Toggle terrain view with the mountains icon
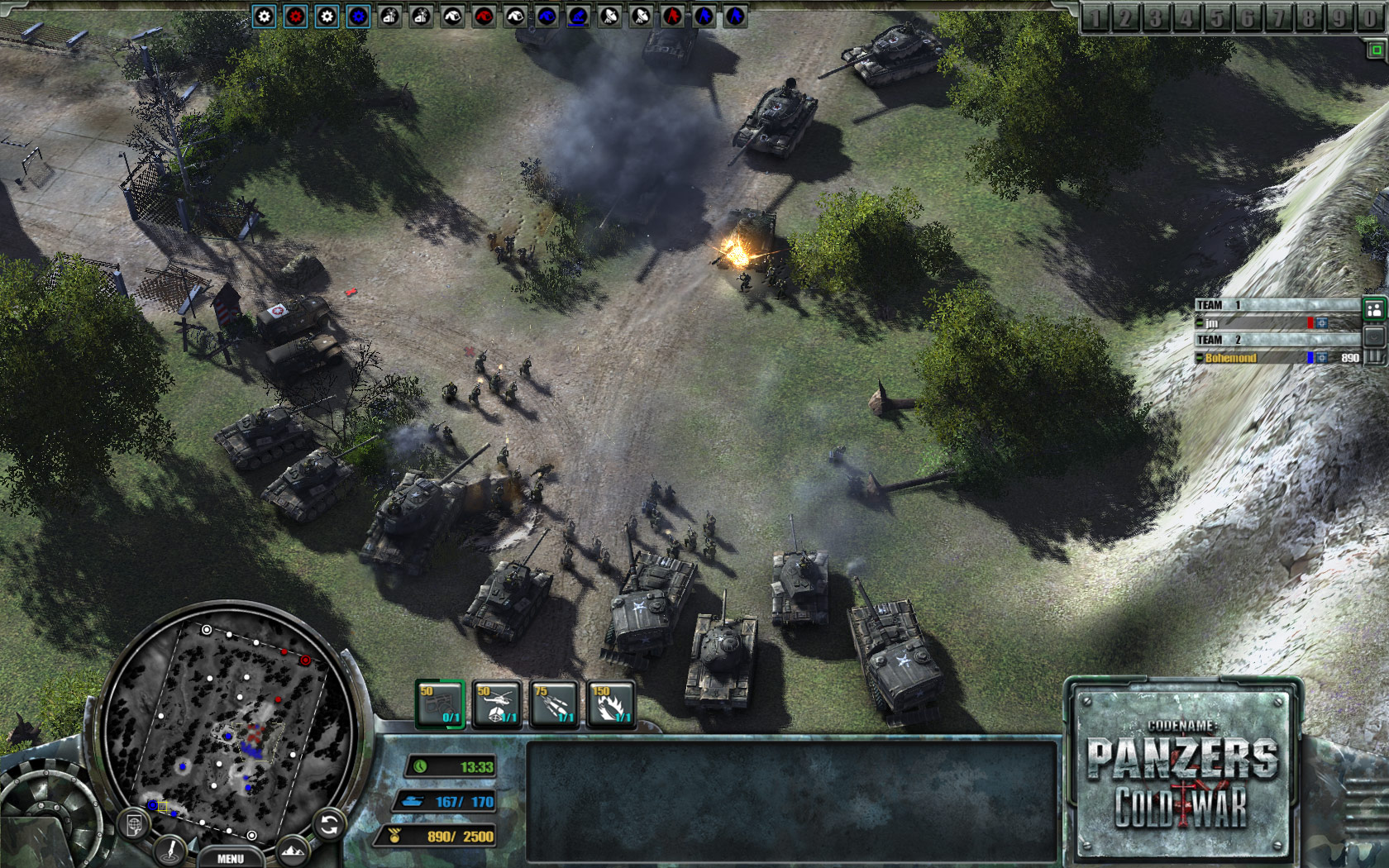This screenshot has height=868, width=1389. tap(293, 850)
